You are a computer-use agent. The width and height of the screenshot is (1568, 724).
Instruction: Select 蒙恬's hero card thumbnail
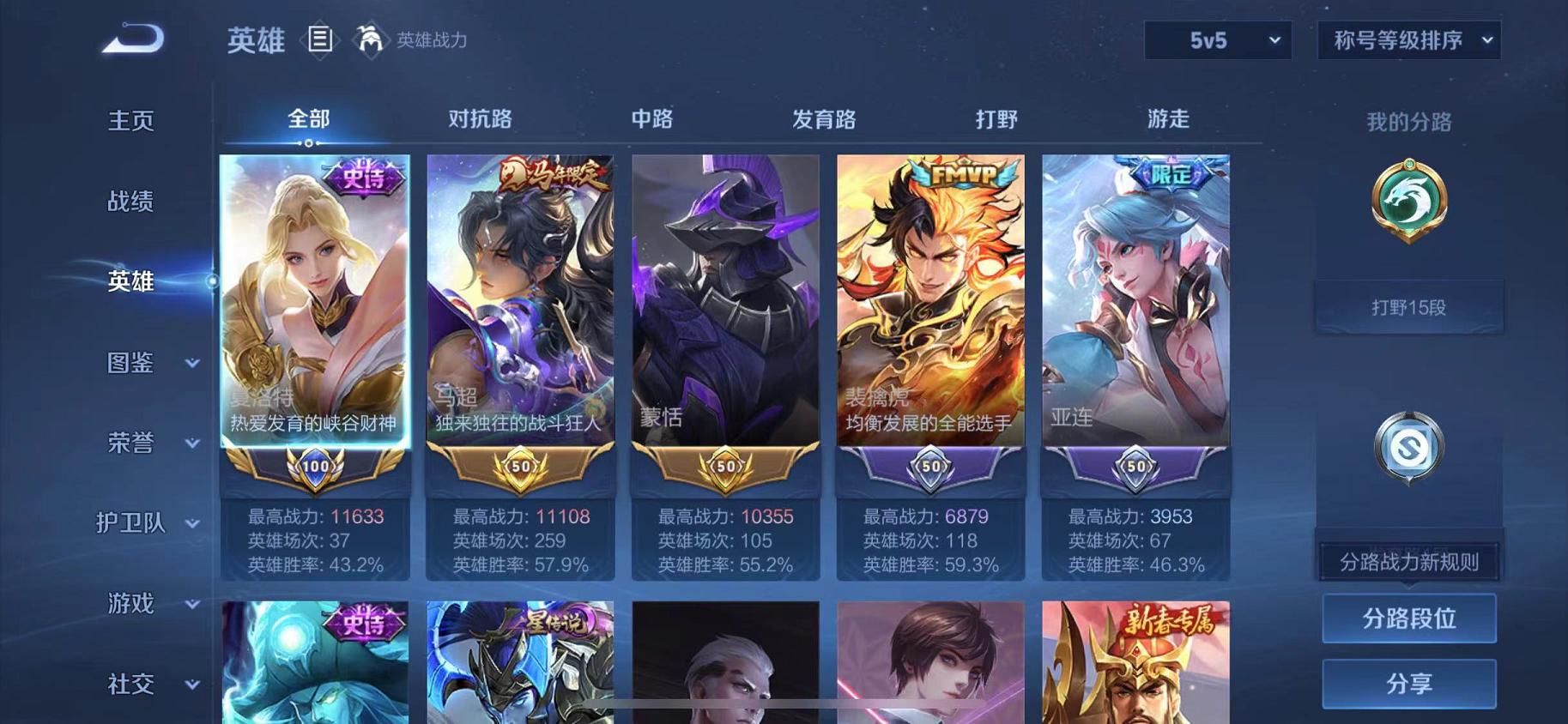point(723,300)
